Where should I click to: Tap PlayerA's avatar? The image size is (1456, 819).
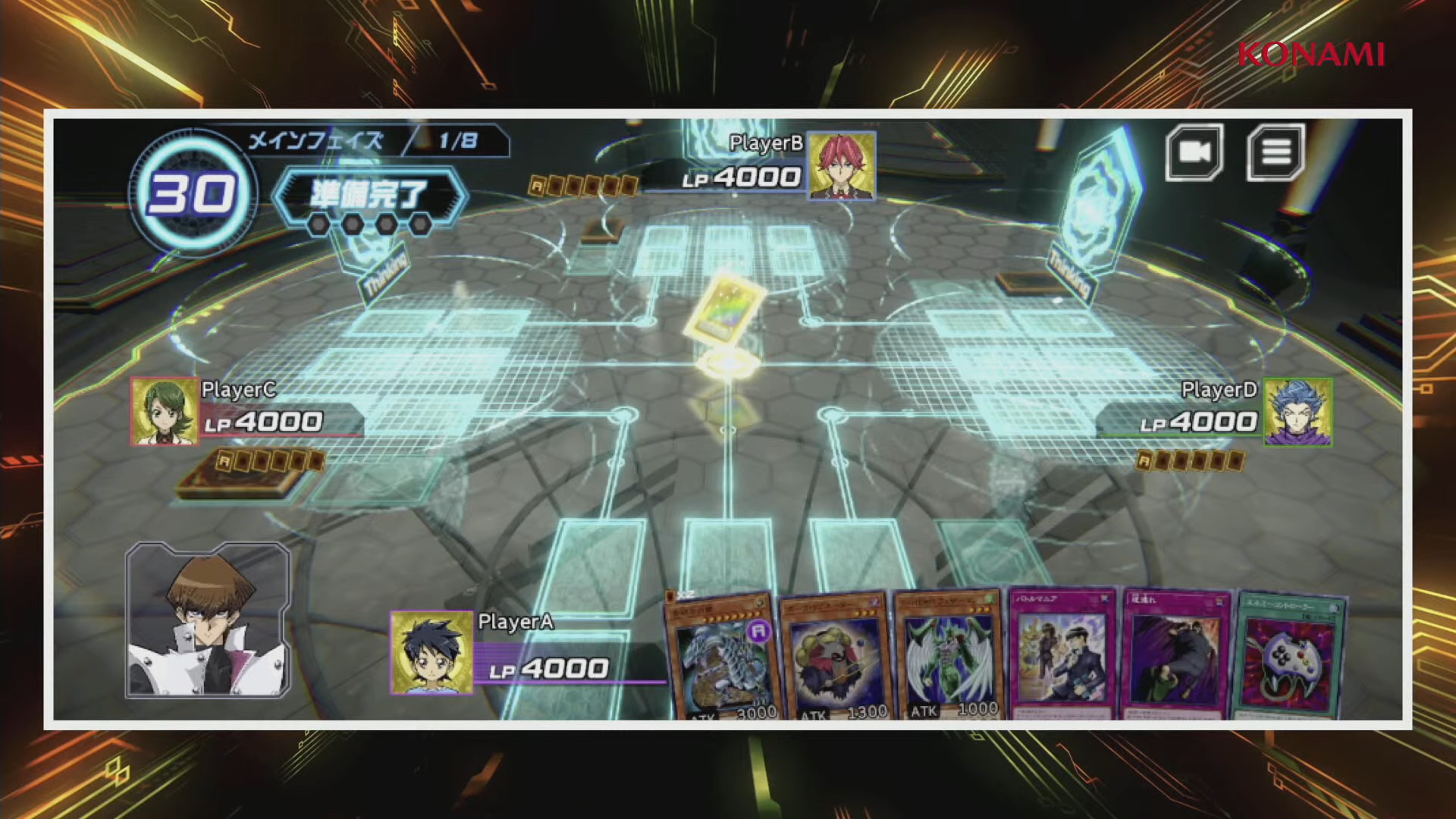coord(431,653)
